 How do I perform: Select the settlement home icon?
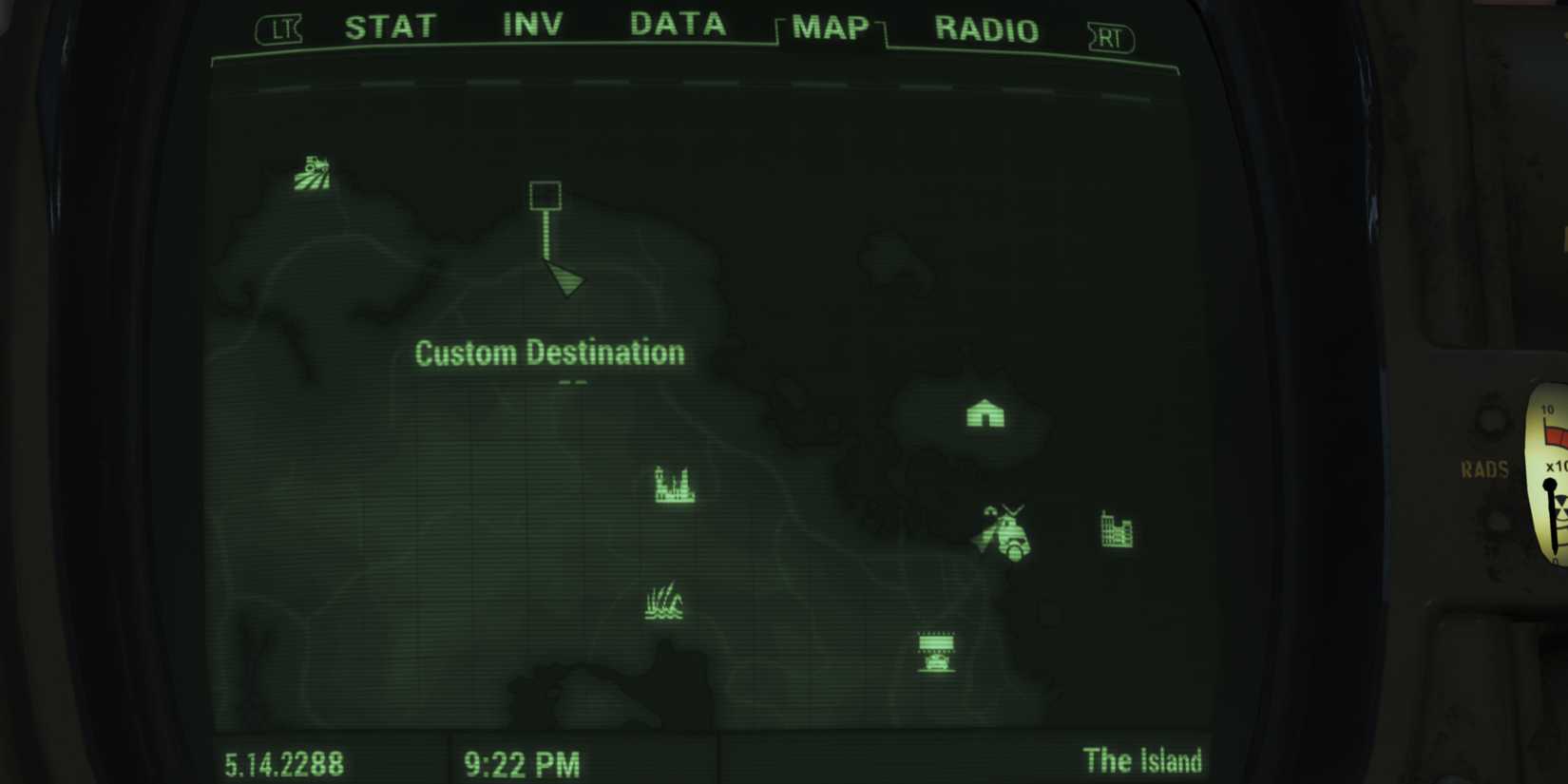point(985,414)
